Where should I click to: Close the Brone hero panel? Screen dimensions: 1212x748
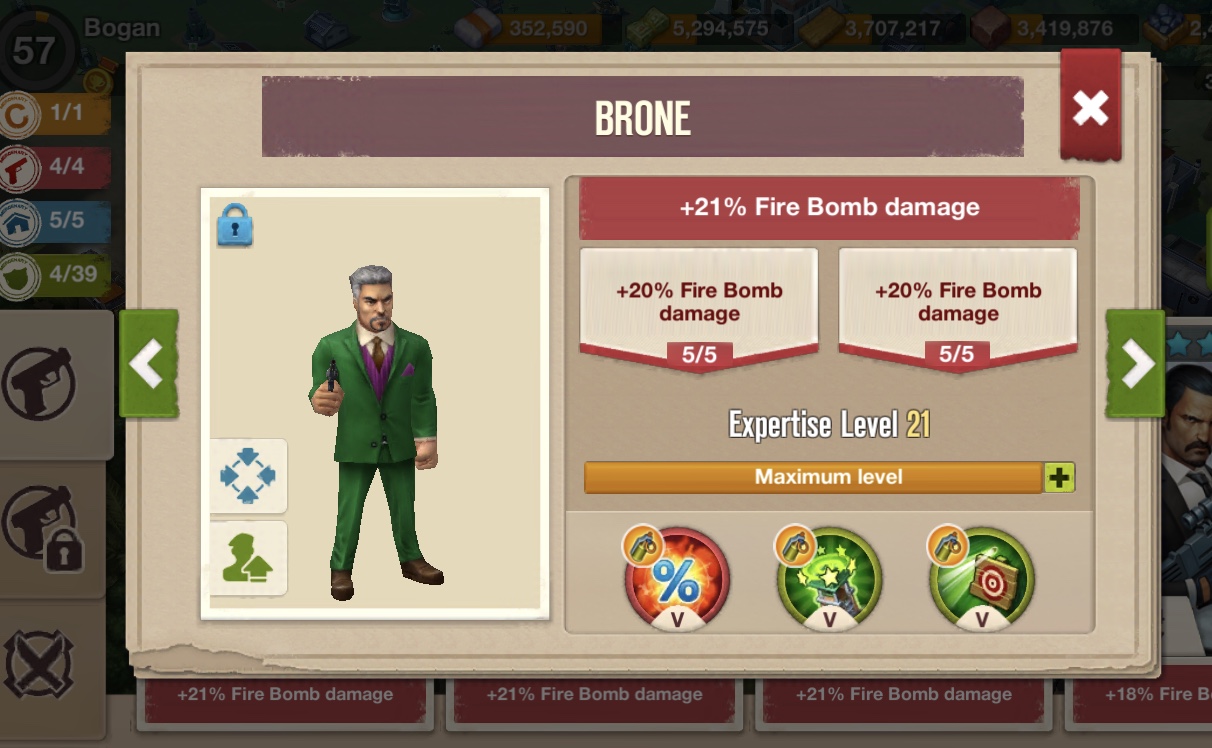pyautogui.click(x=1090, y=107)
